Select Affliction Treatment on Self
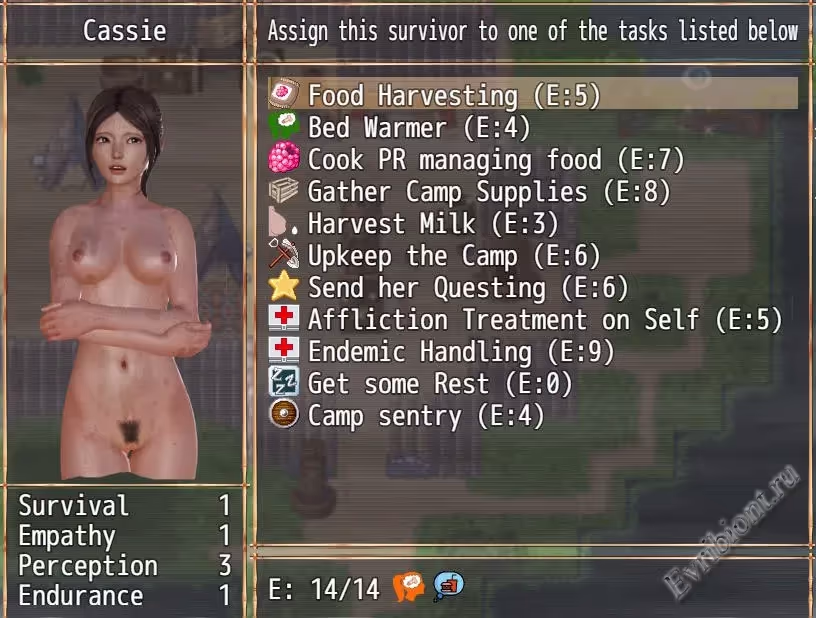The image size is (816, 618). coord(544,320)
